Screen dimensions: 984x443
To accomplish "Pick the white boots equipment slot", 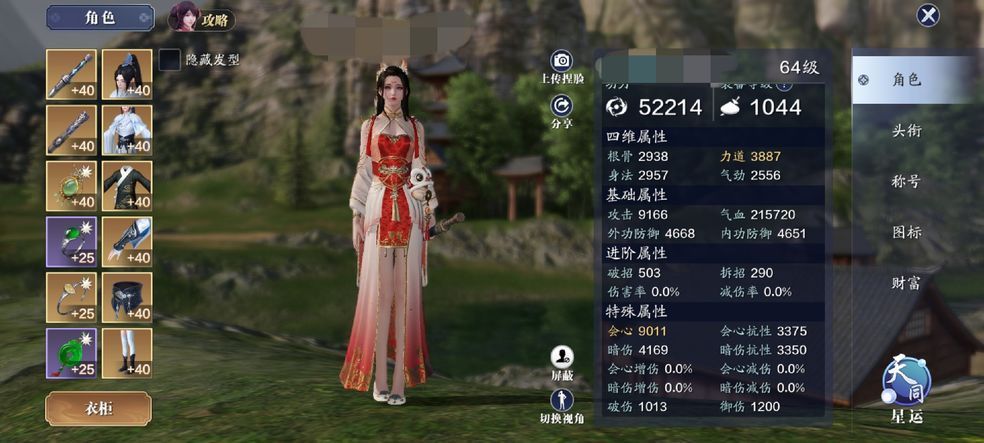I will 127,353.
